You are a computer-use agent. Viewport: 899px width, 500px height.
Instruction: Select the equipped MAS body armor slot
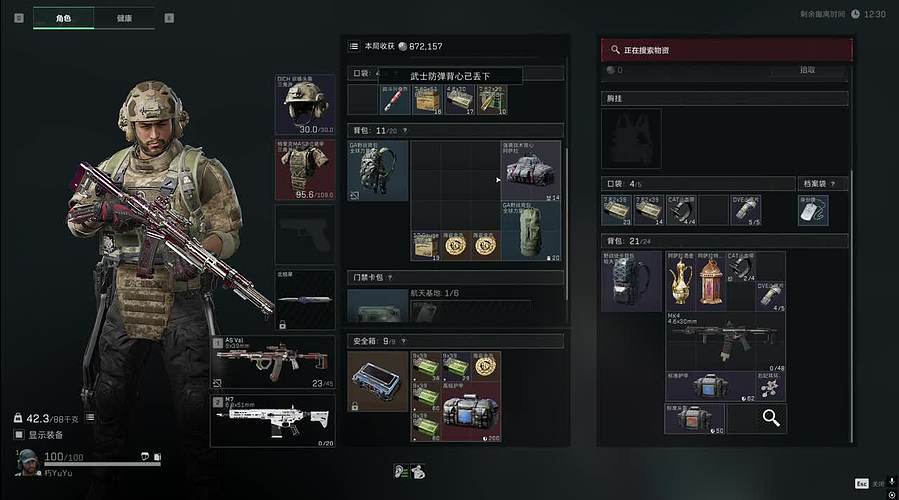305,169
